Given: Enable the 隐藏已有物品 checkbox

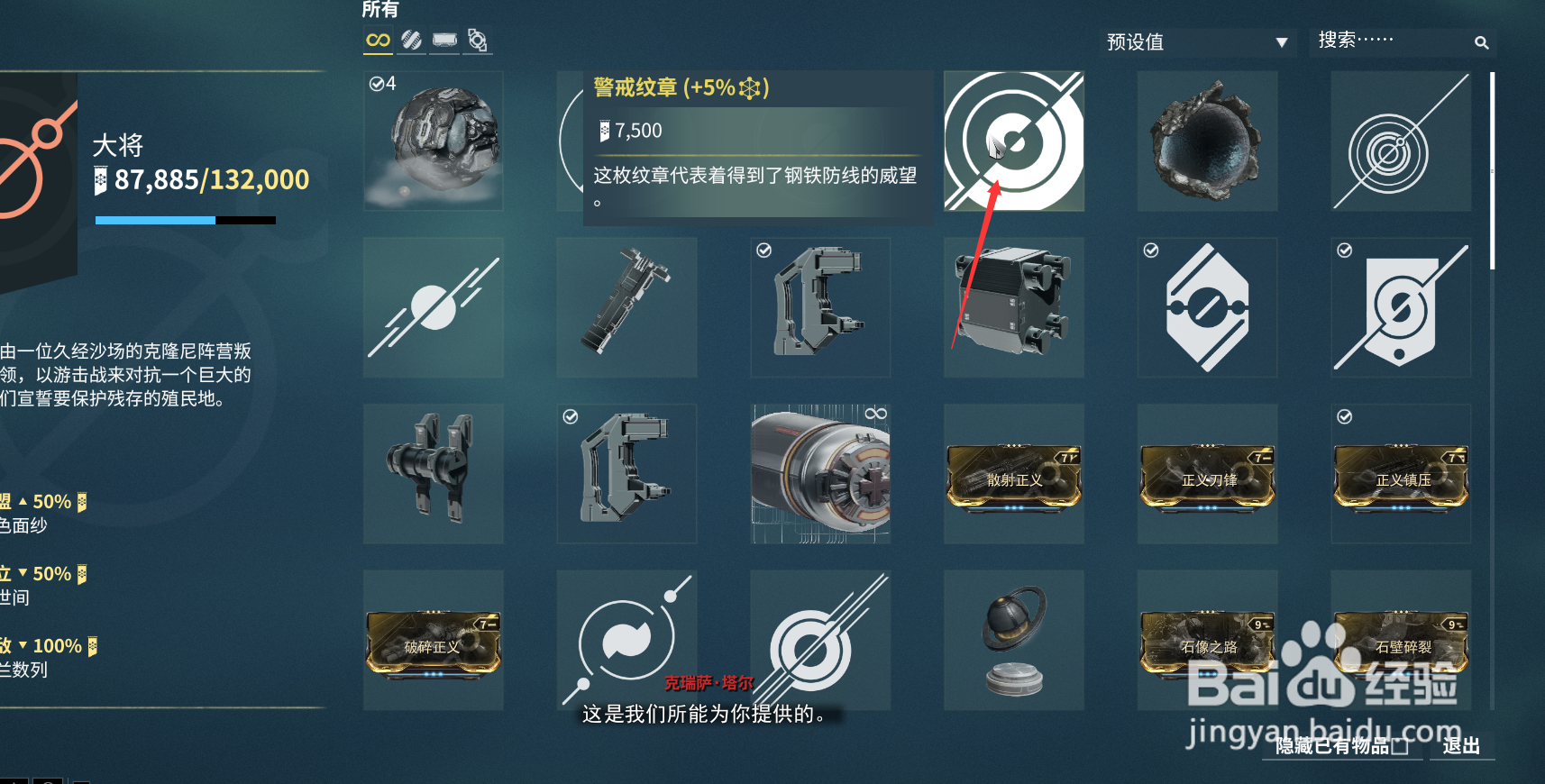Looking at the screenshot, I should tap(1401, 746).
